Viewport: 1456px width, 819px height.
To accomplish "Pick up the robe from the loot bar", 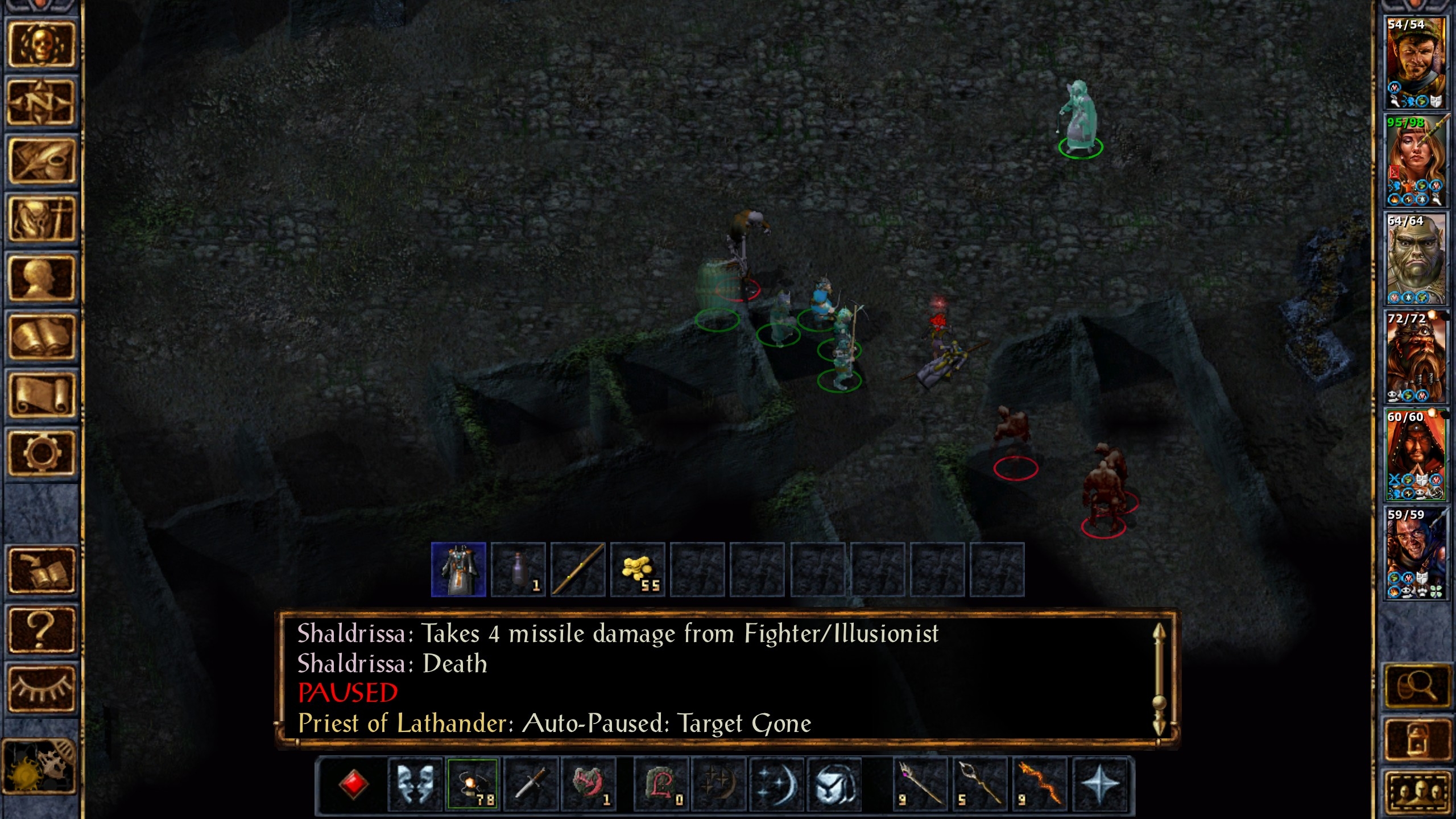I will tap(458, 569).
